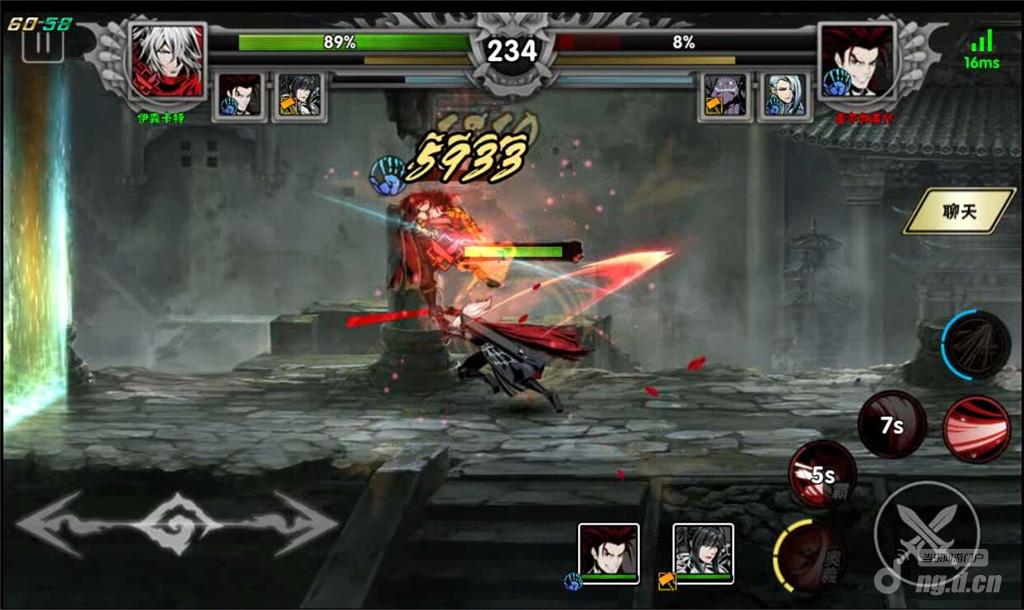Image resolution: width=1024 pixels, height=610 pixels.
Task: Activate the blue-ringed dash skill
Action: pyautogui.click(x=976, y=346)
